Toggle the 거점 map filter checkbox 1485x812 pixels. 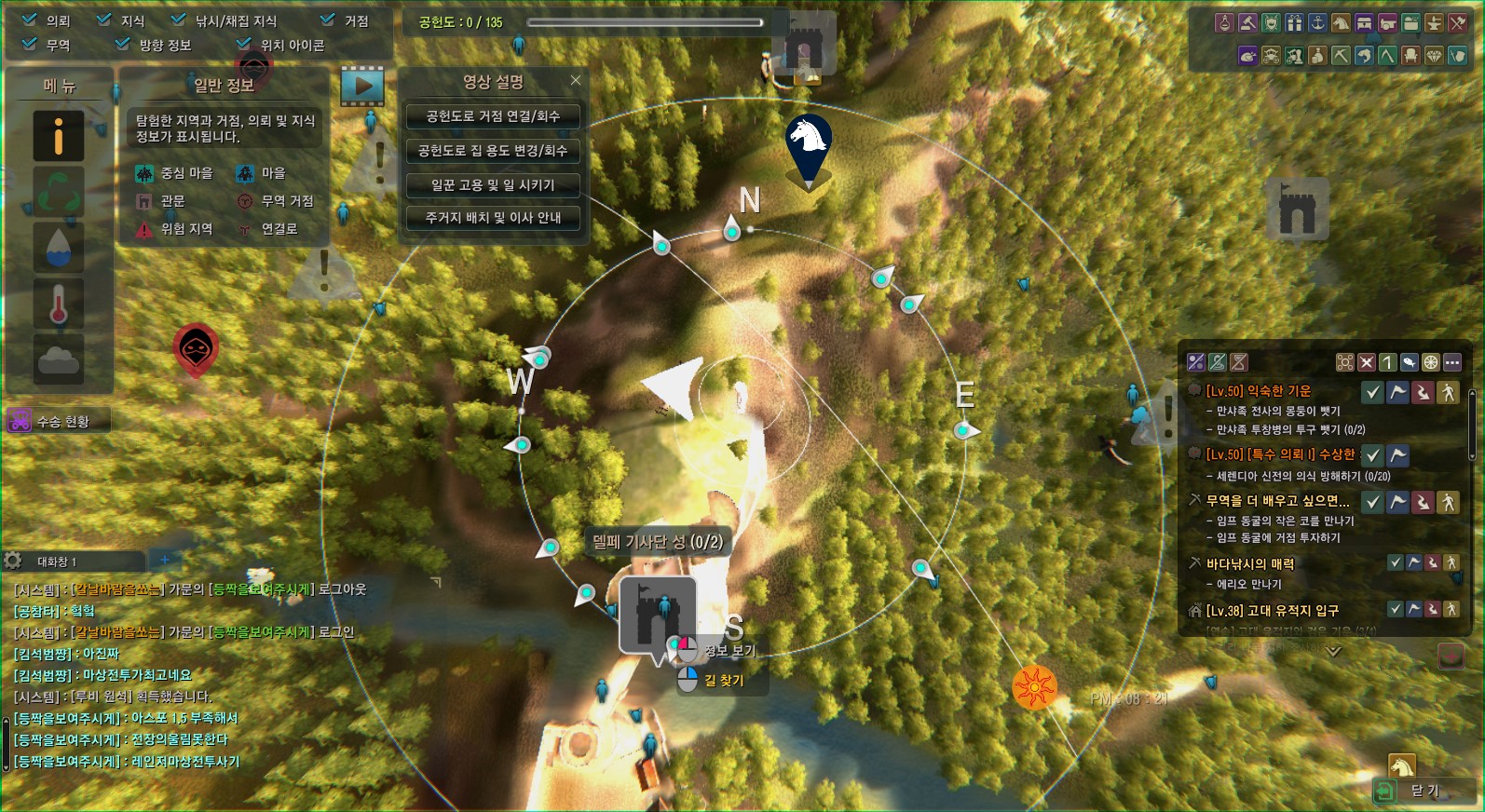click(x=328, y=20)
